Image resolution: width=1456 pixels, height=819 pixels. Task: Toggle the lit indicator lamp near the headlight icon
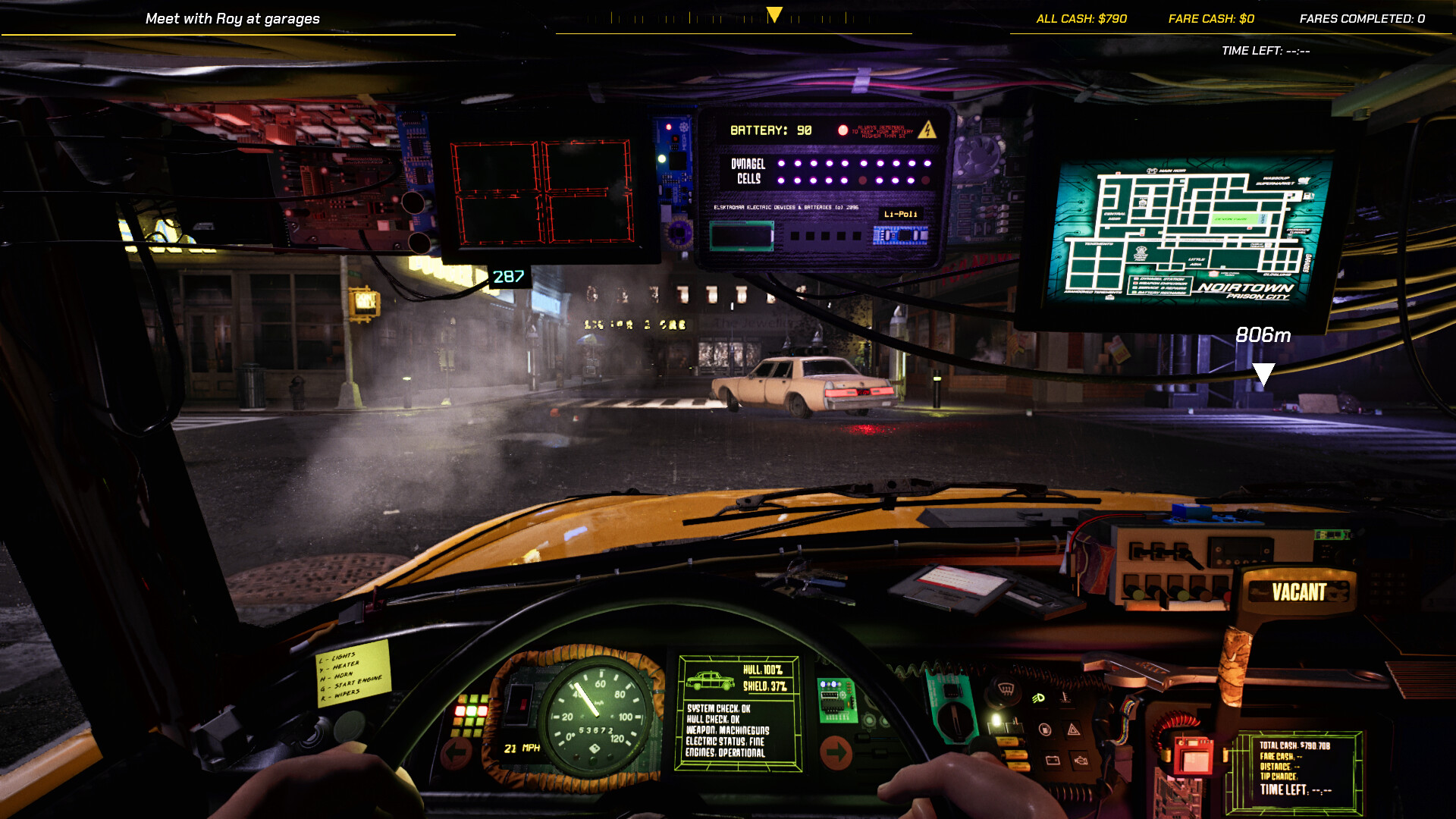[995, 719]
